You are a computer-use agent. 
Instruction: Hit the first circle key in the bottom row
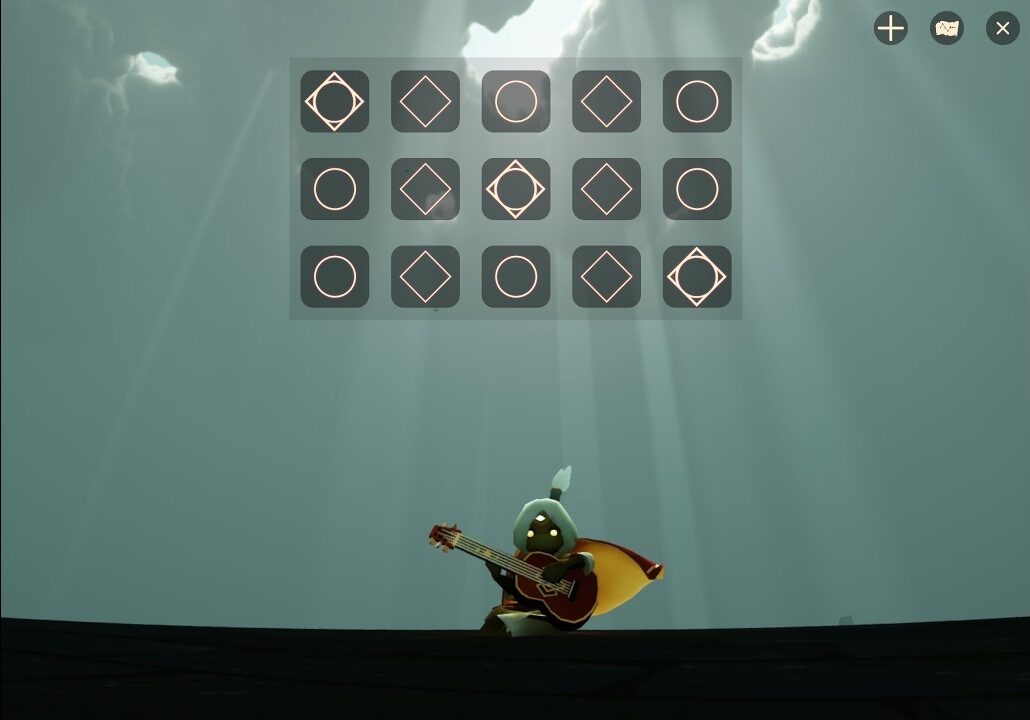[335, 277]
